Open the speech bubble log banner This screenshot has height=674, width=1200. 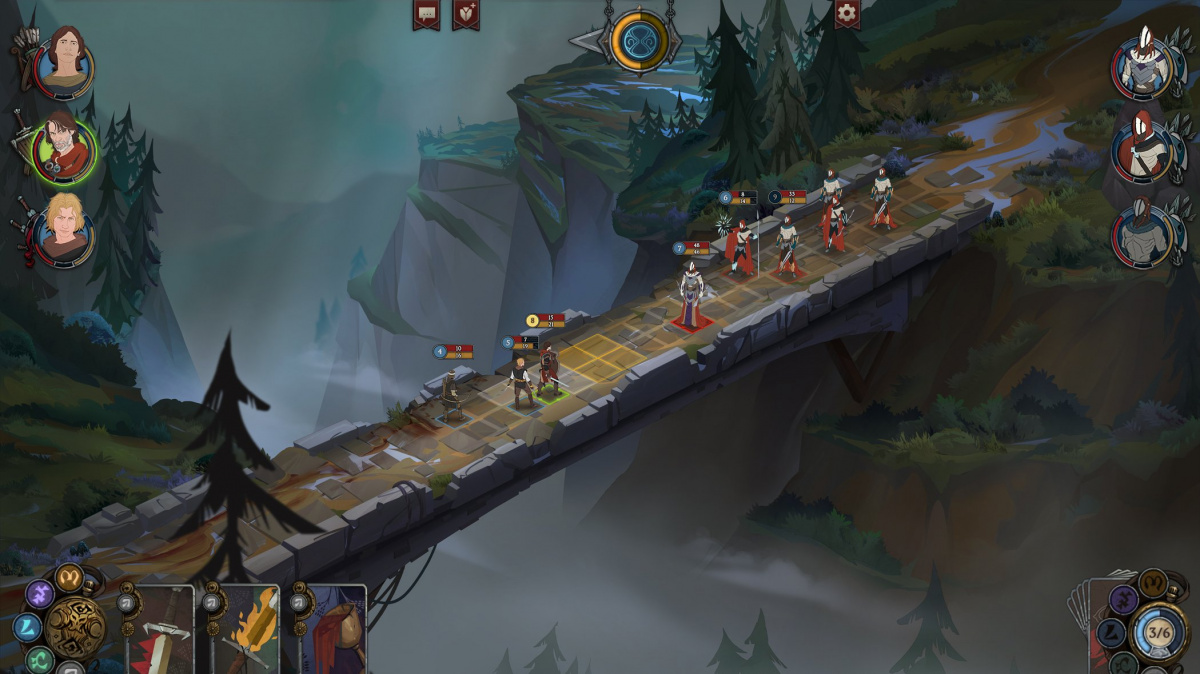coord(426,14)
